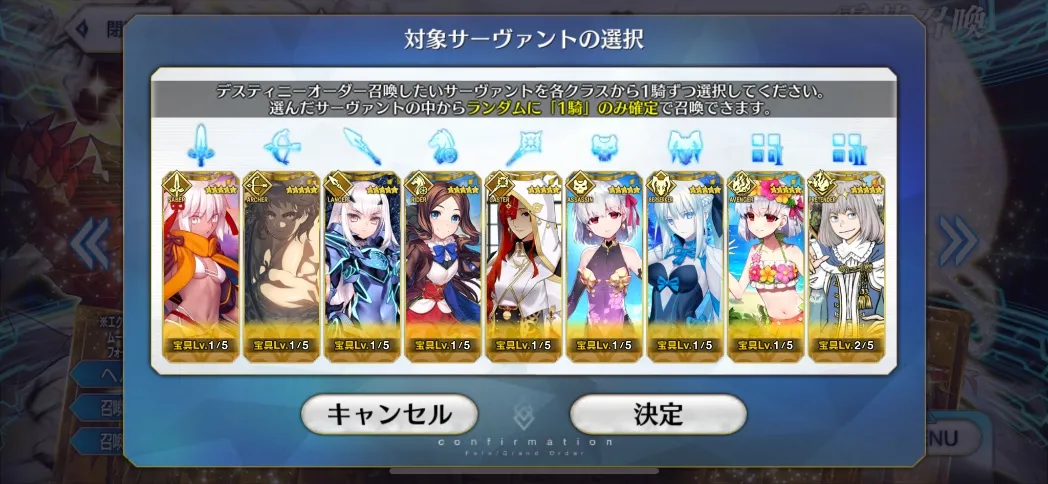The image size is (1048, 484).
Task: Select the Saber class servant card
Action: click(x=201, y=265)
